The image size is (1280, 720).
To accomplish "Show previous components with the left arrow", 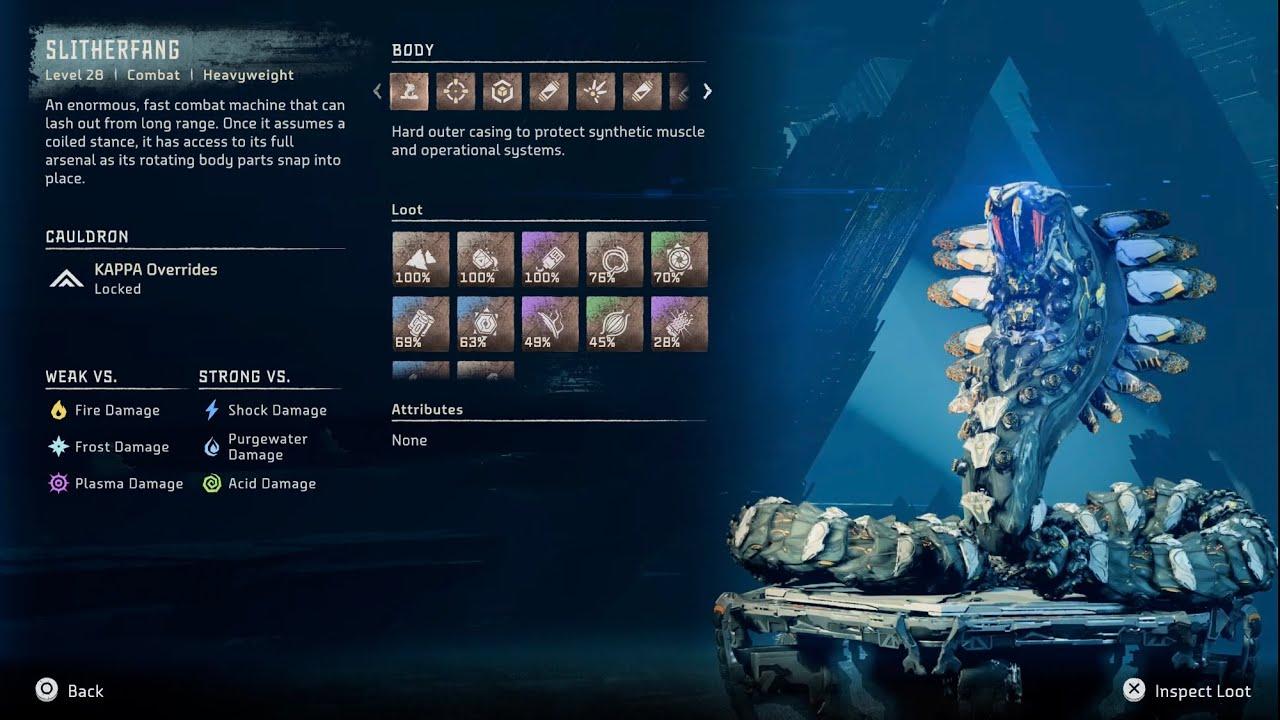I will click(377, 92).
